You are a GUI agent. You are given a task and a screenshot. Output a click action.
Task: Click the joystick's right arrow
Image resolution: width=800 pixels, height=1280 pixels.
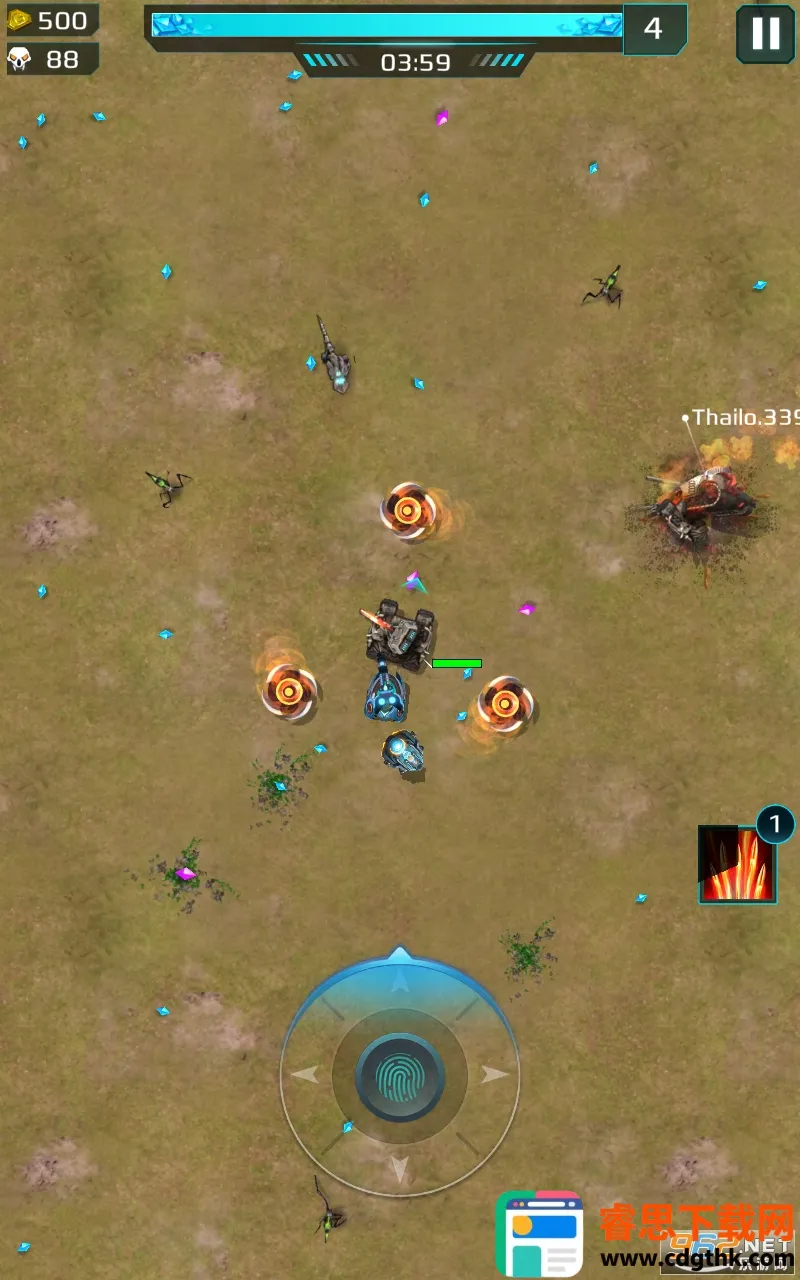[494, 1075]
